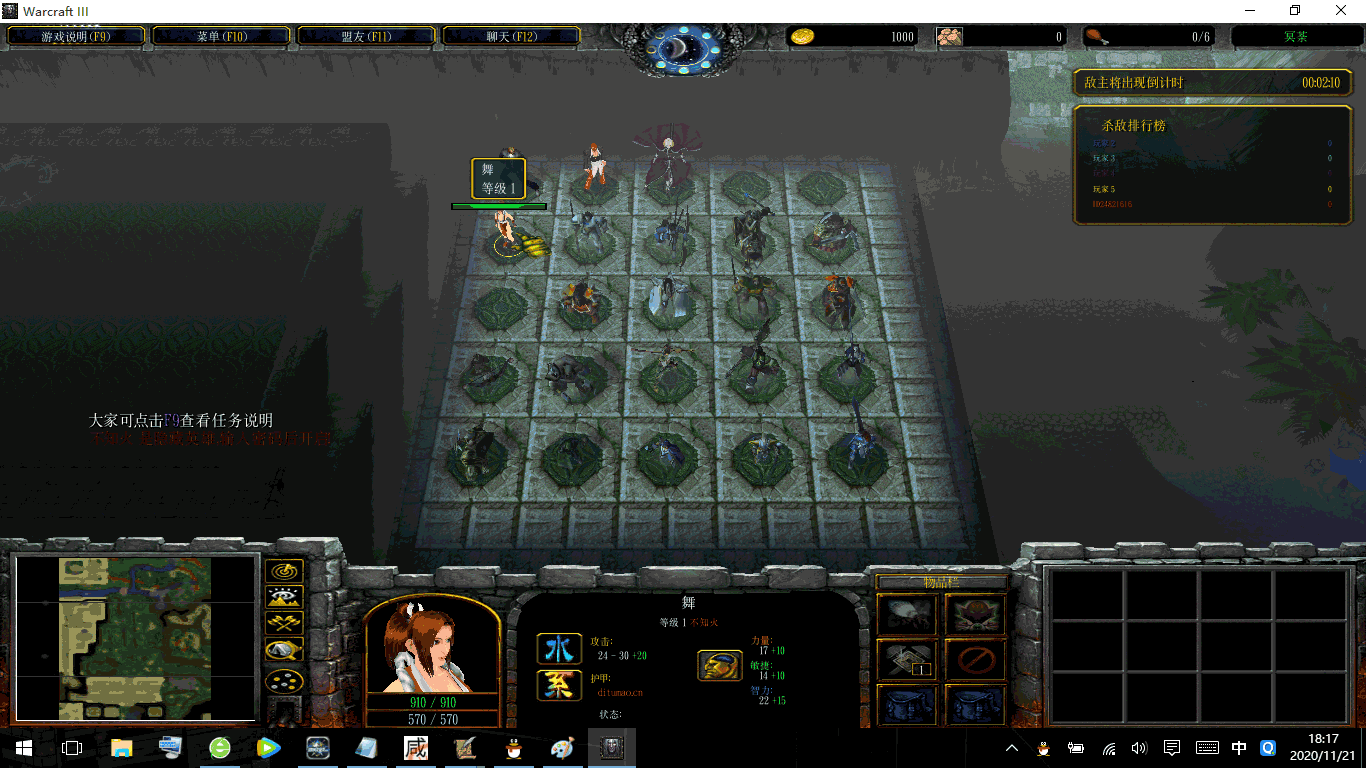
Task: Close the Warcraft III window
Action: coord(1341,10)
